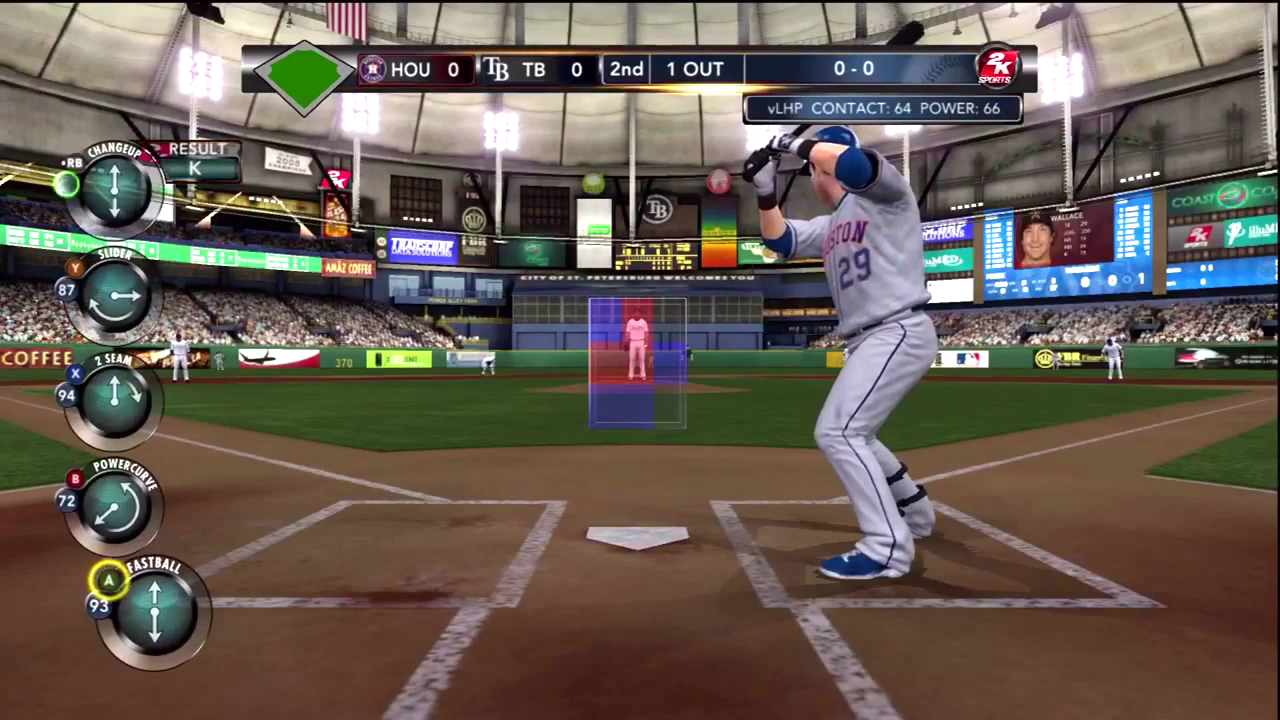Select the Powercurve pitch dial

tap(114, 506)
